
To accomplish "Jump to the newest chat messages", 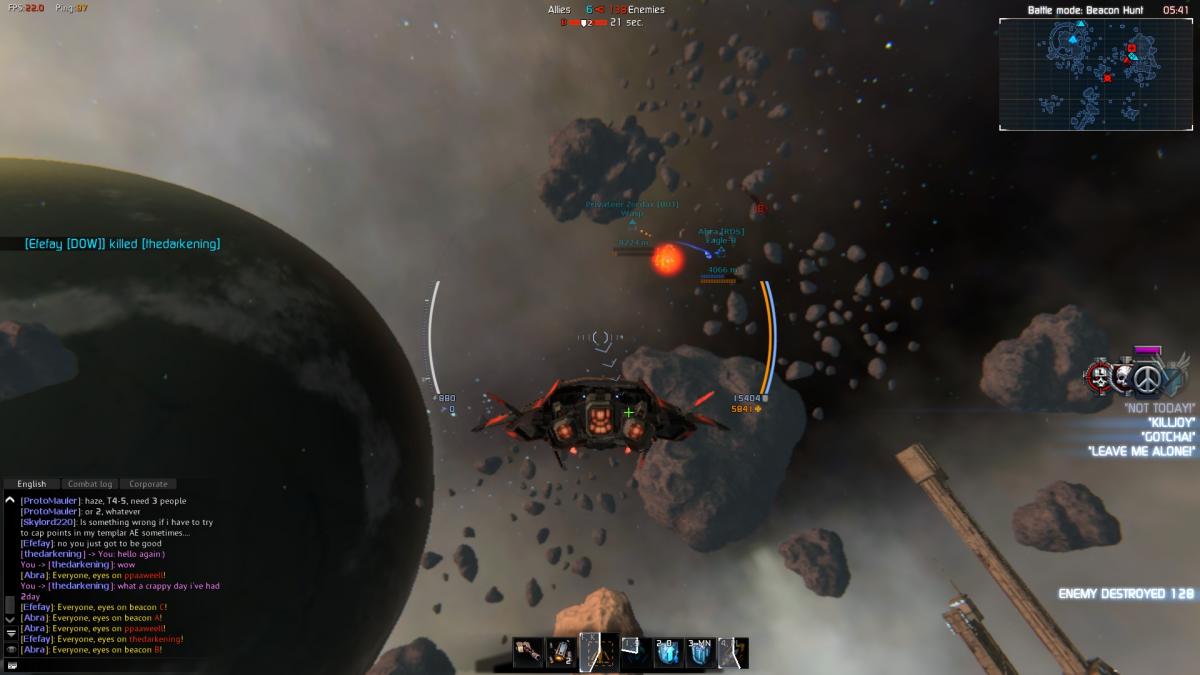I will coord(10,634).
